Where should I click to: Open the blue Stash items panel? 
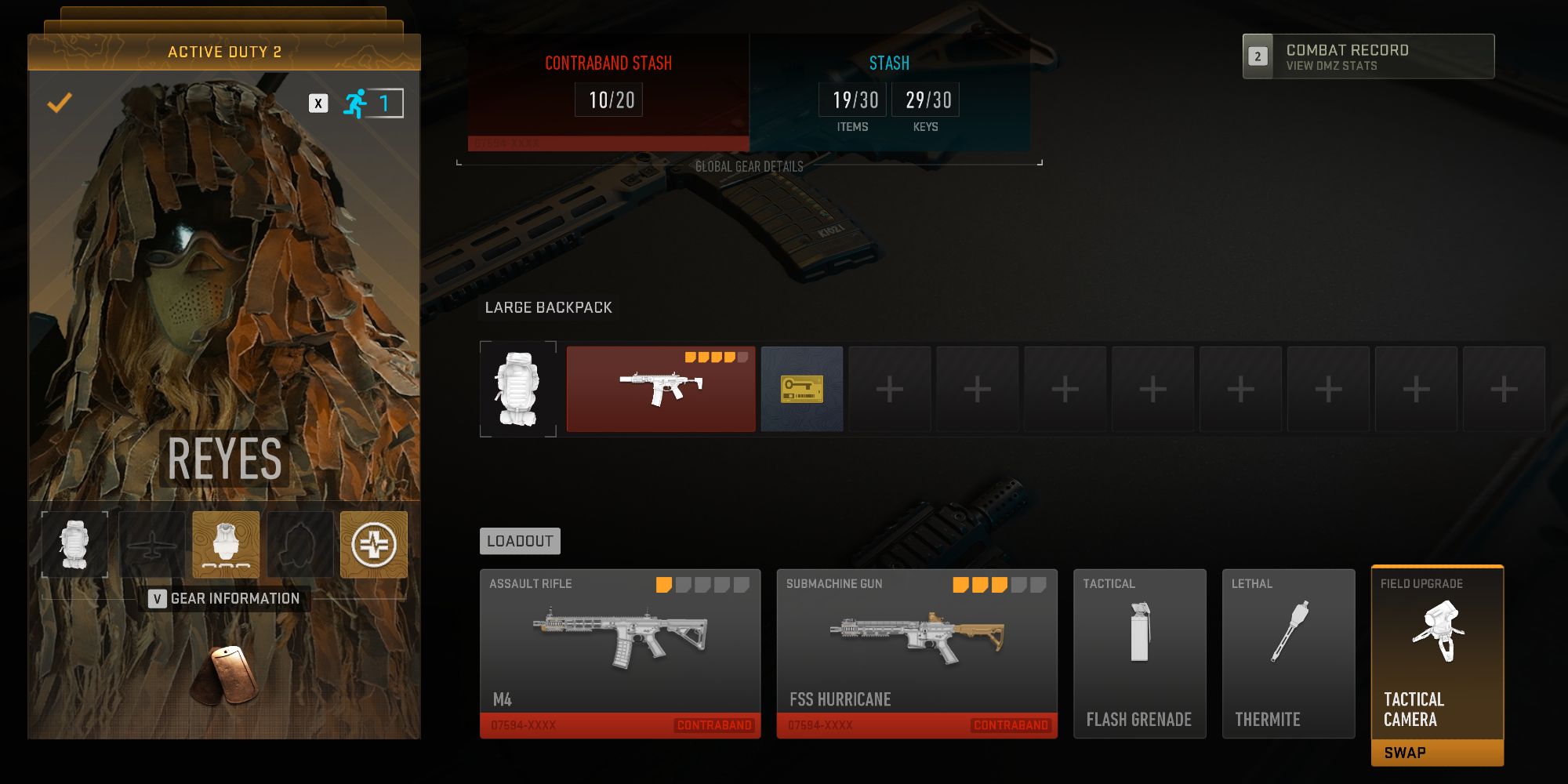(x=889, y=92)
